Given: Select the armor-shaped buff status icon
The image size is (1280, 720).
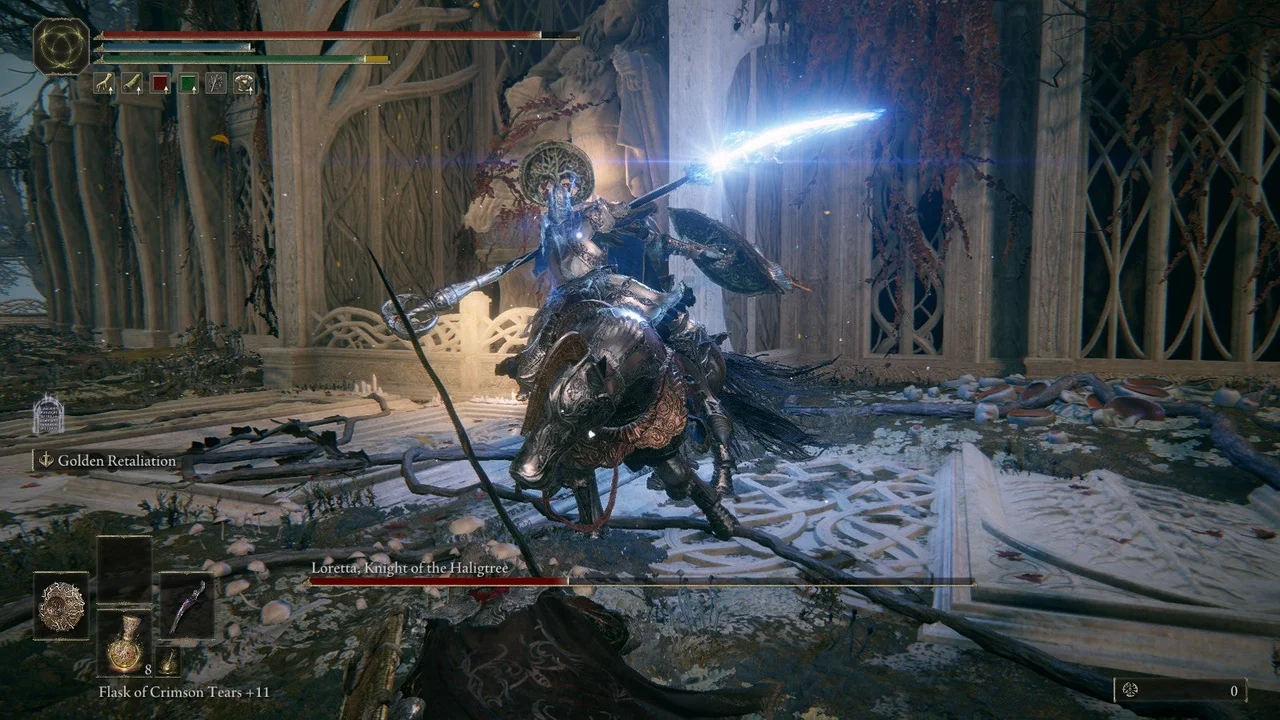Looking at the screenshot, I should pos(243,82).
